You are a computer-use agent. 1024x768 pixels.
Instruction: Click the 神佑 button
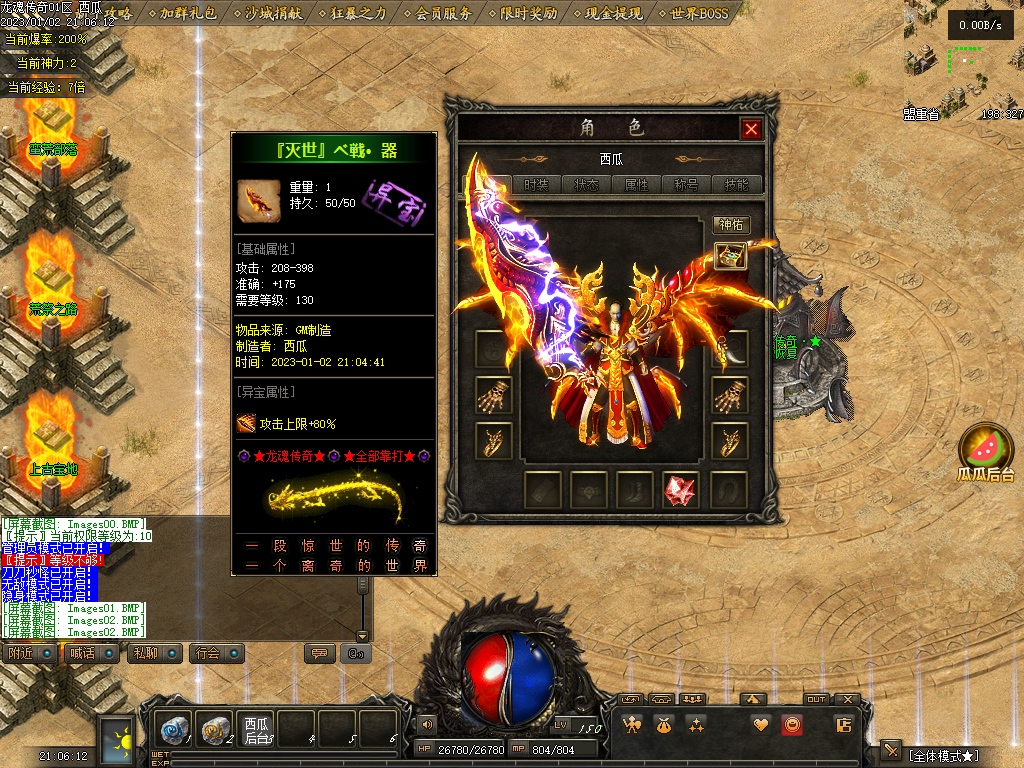731,225
